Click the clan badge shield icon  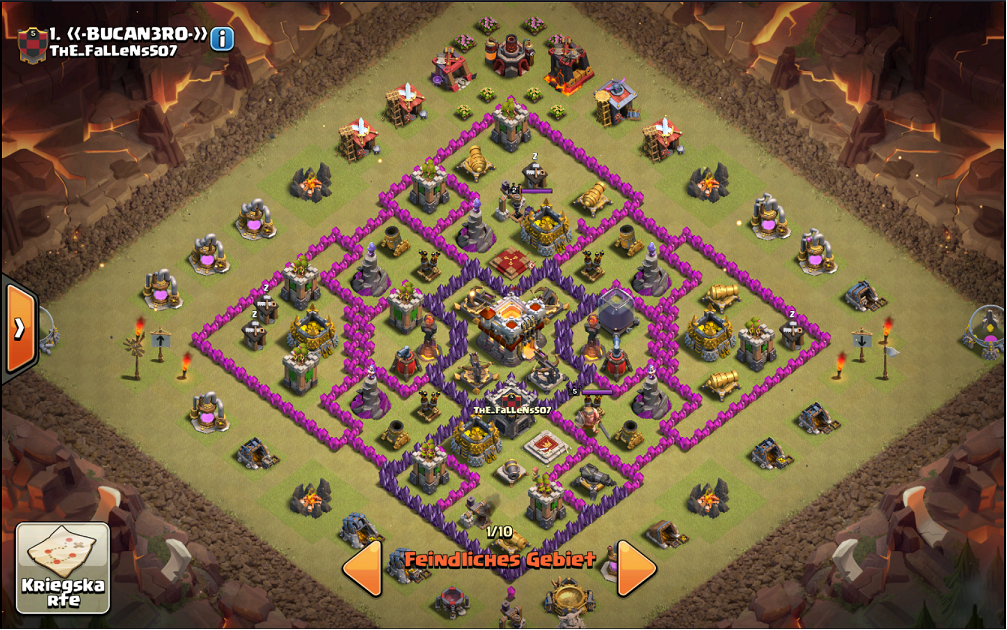(x=32, y=45)
